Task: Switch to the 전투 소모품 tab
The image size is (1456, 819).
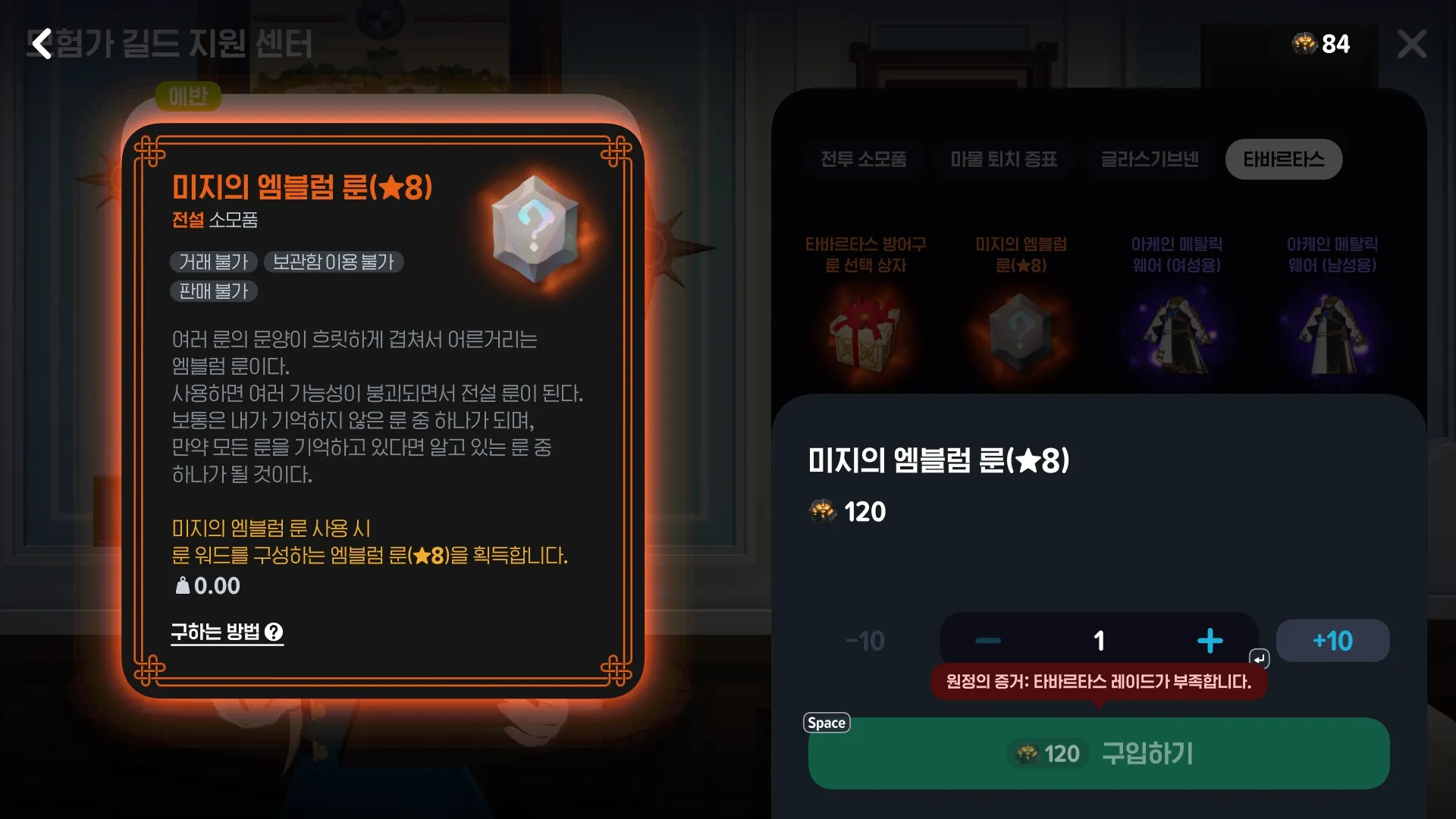Action: click(863, 159)
